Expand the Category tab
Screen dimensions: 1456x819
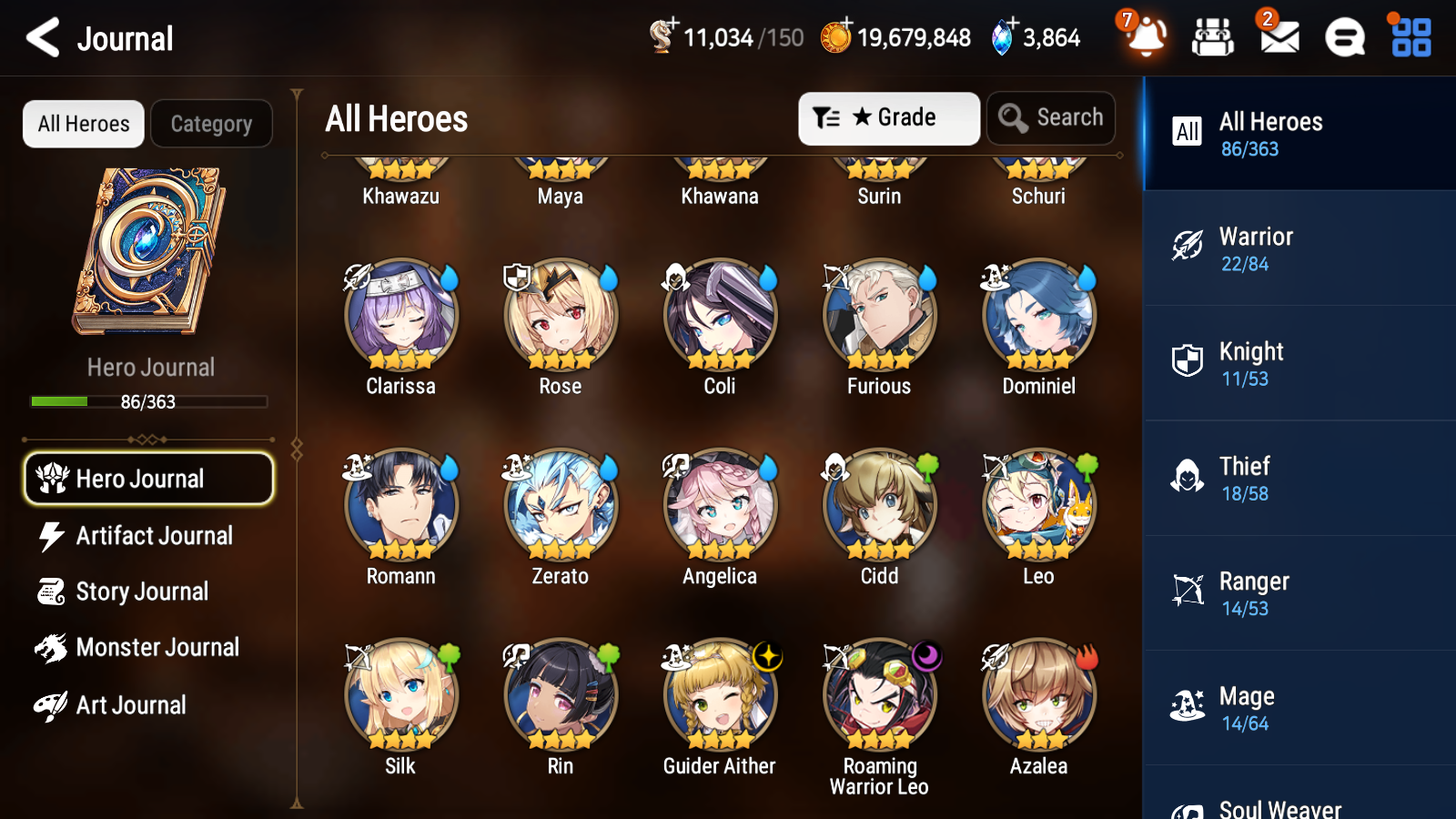pos(211,124)
